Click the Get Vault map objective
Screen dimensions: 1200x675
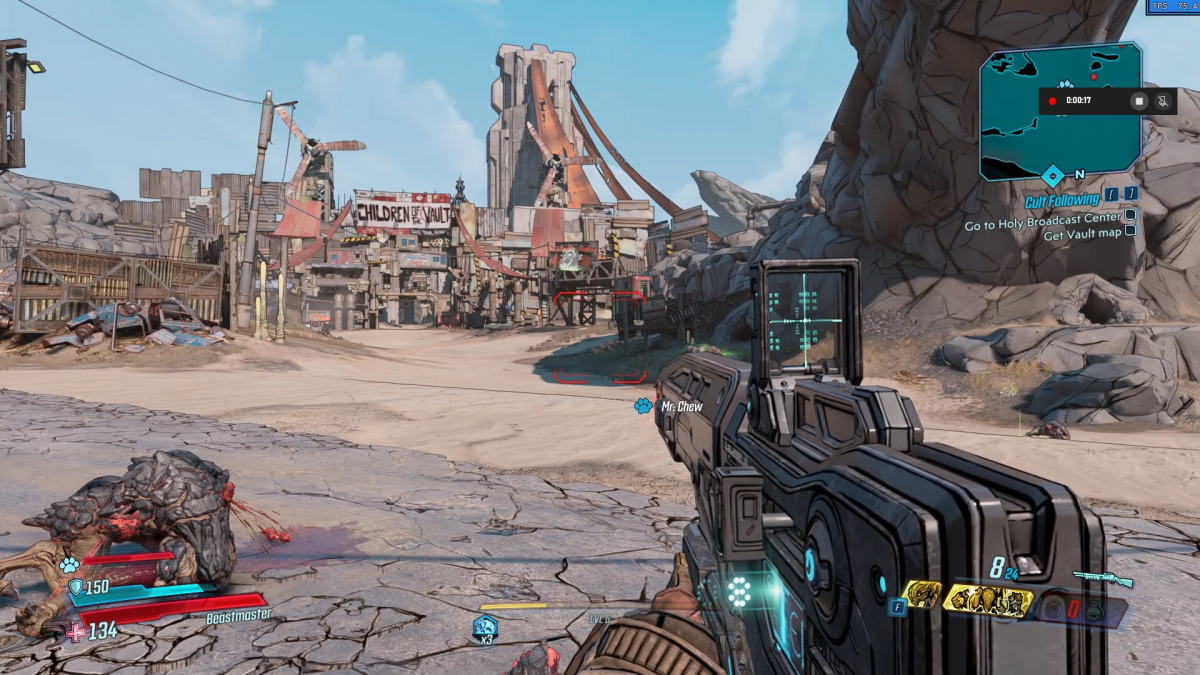[x=1082, y=236]
